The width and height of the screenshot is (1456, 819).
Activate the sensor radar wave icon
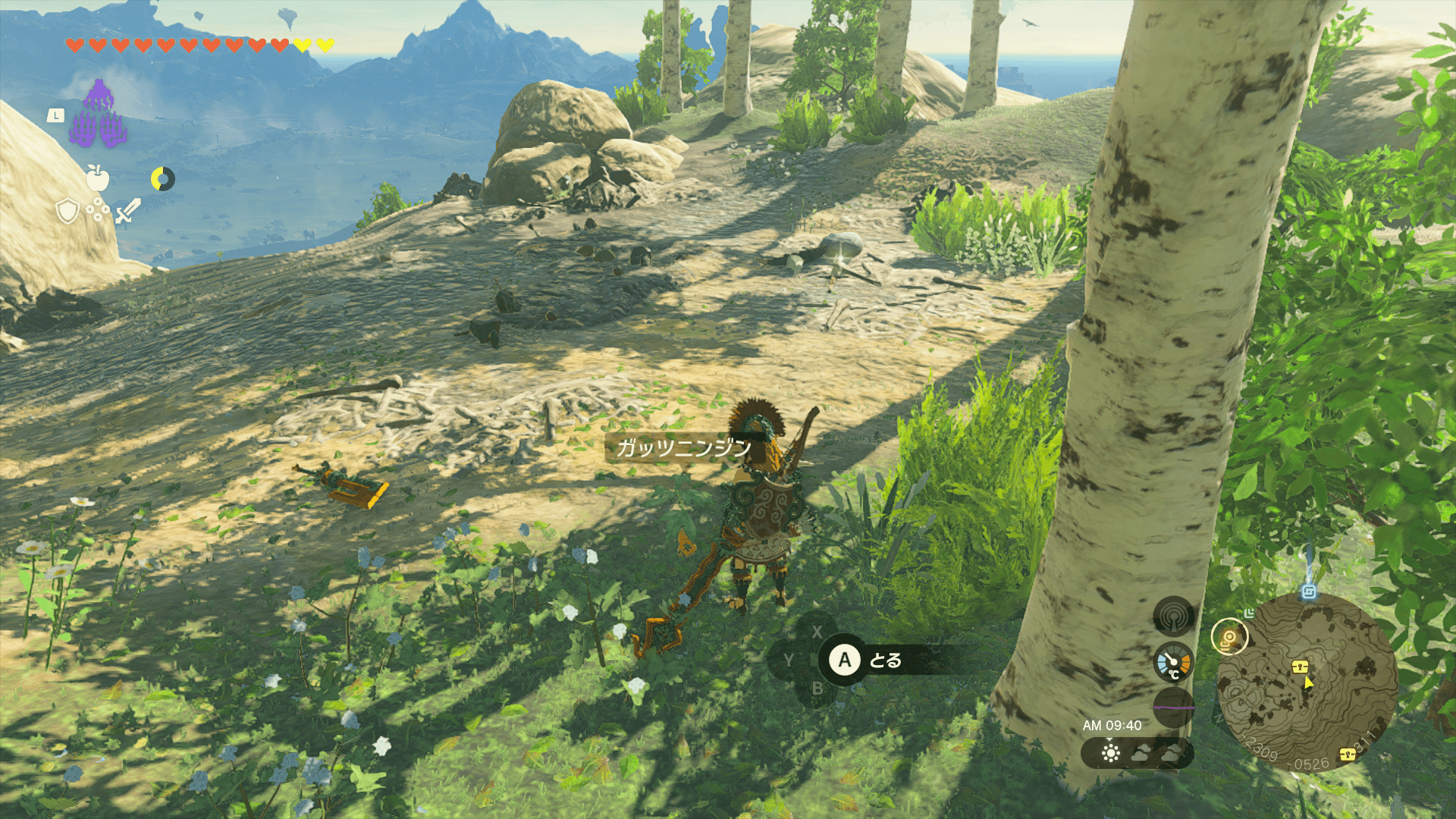1173,617
